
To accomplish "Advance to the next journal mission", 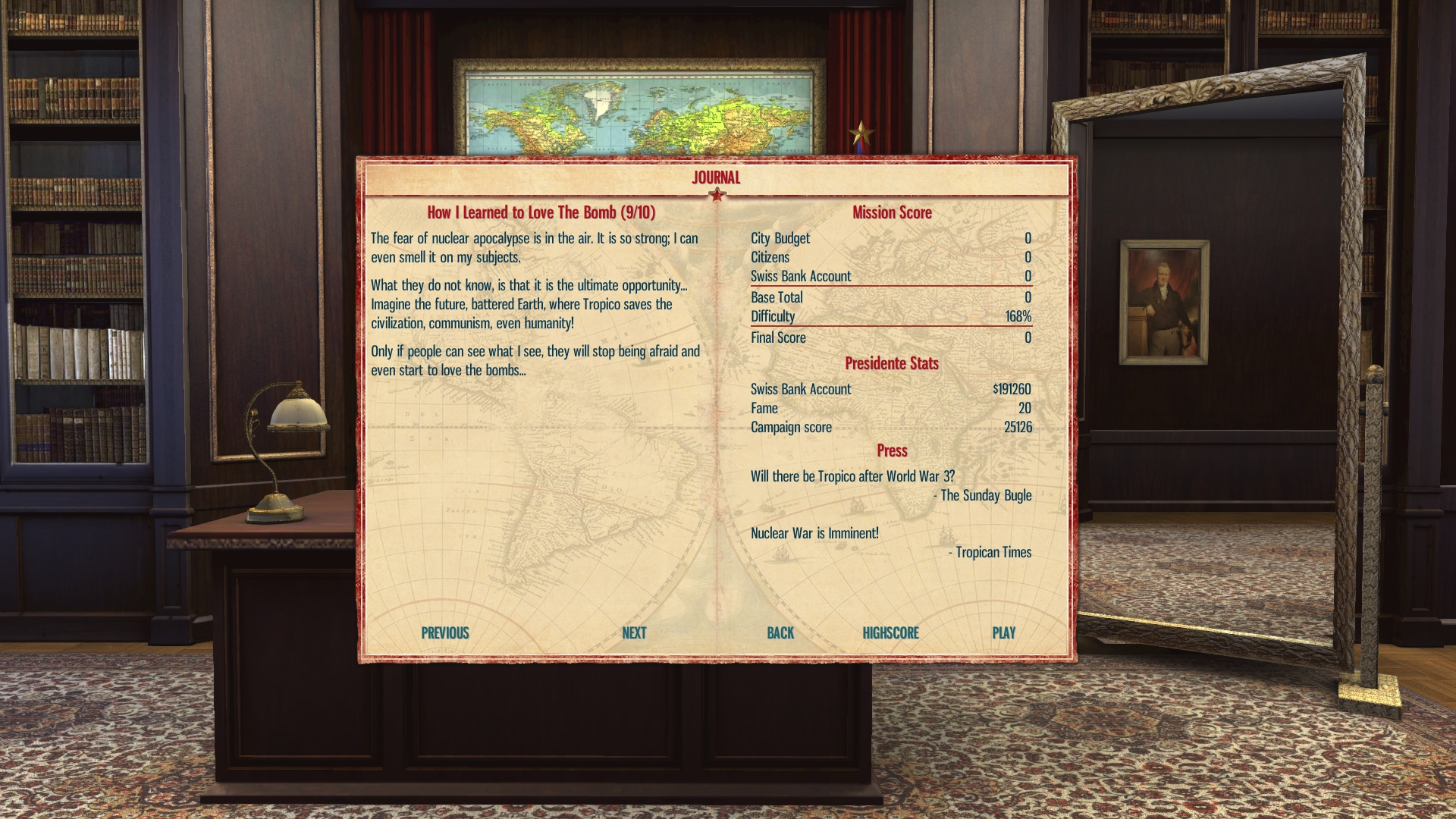I will tap(634, 633).
